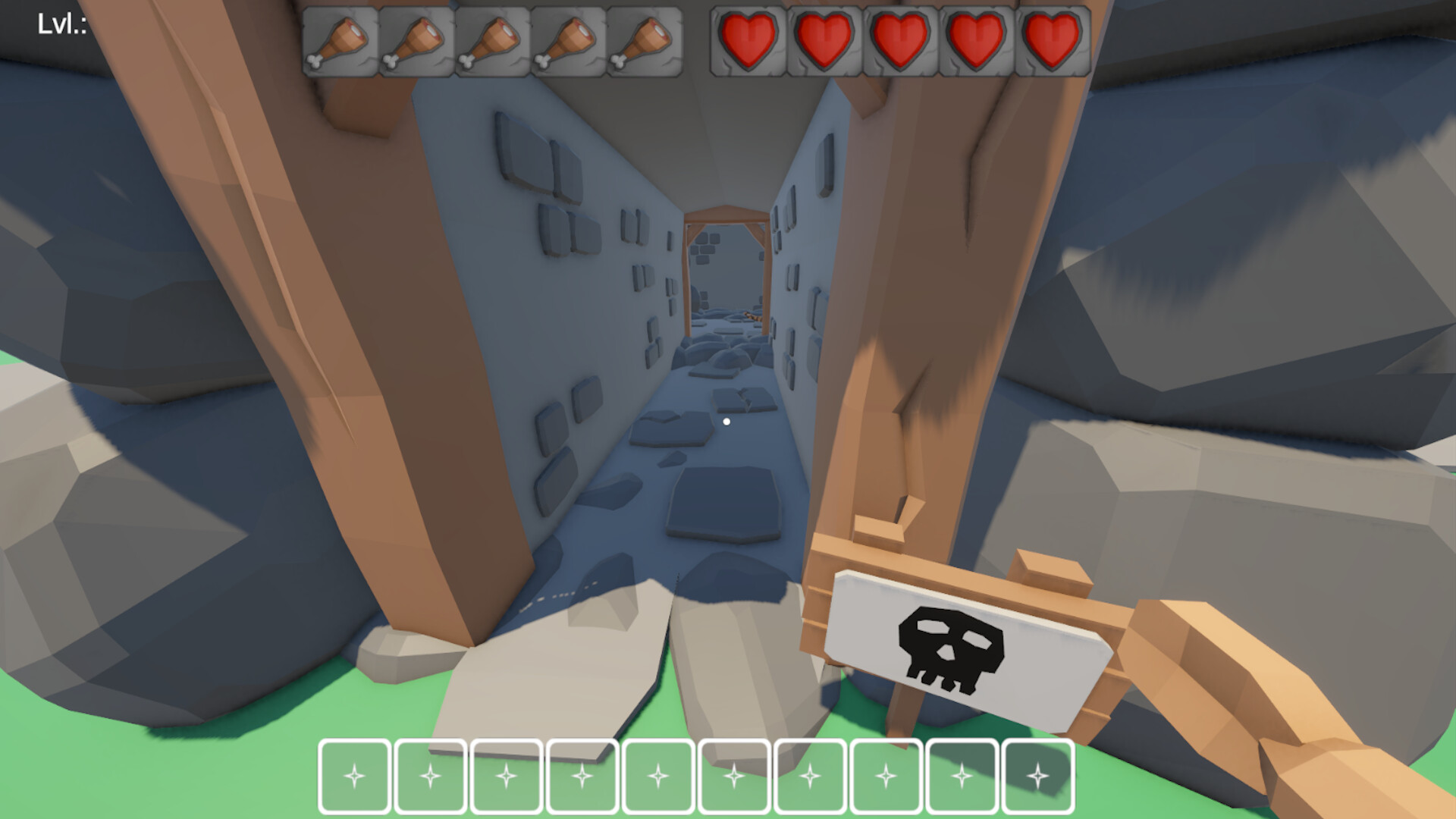1456x819 pixels.
Task: Click the Lvl.: label
Action: [62, 23]
